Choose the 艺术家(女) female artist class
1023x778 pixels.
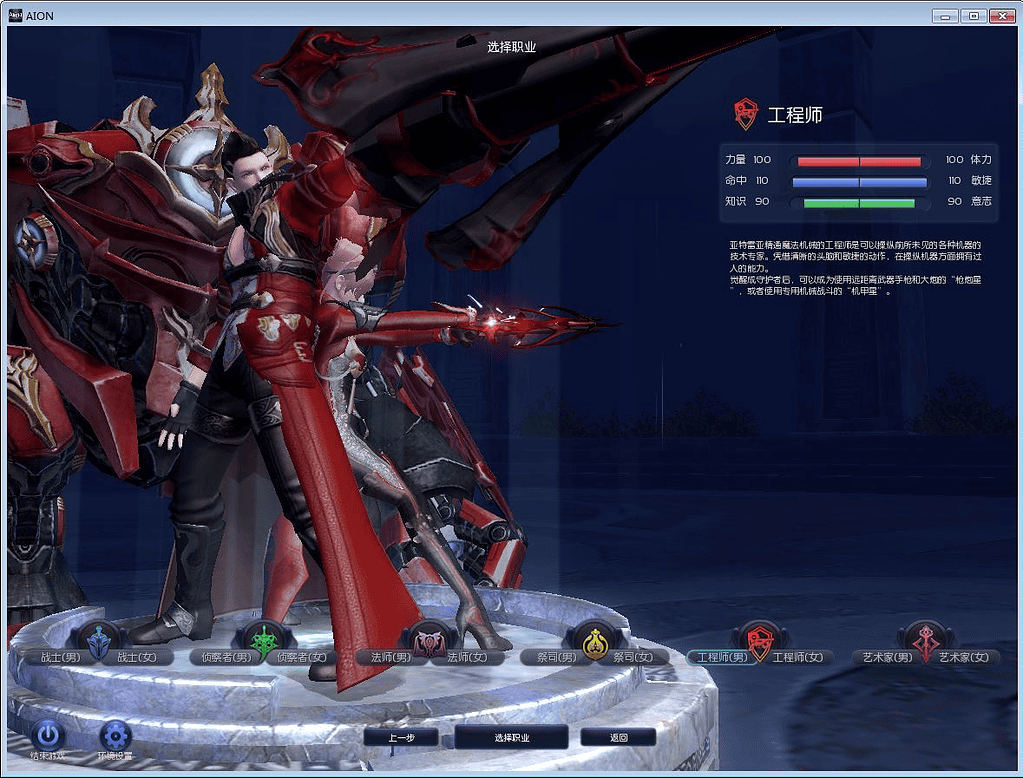click(964, 658)
